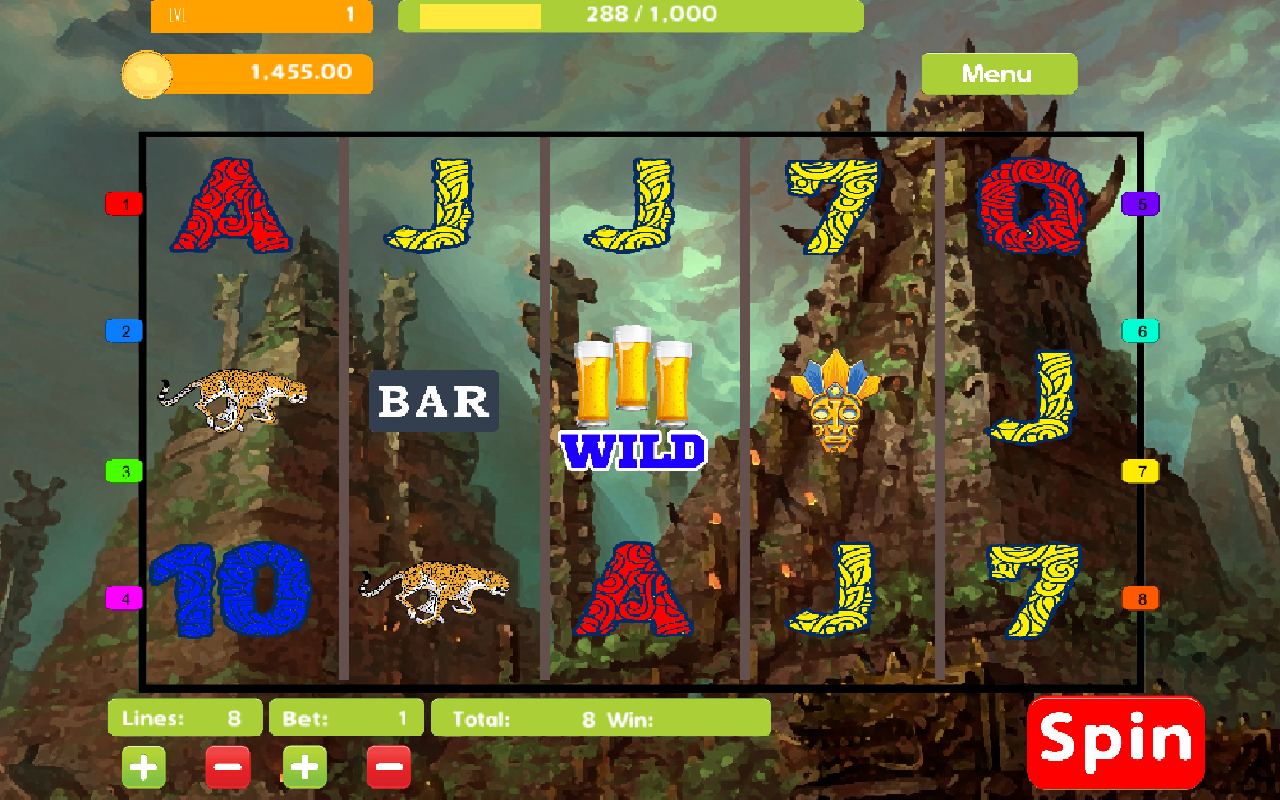Click the Total display field
Screen dimensions: 1280x800
point(600,717)
